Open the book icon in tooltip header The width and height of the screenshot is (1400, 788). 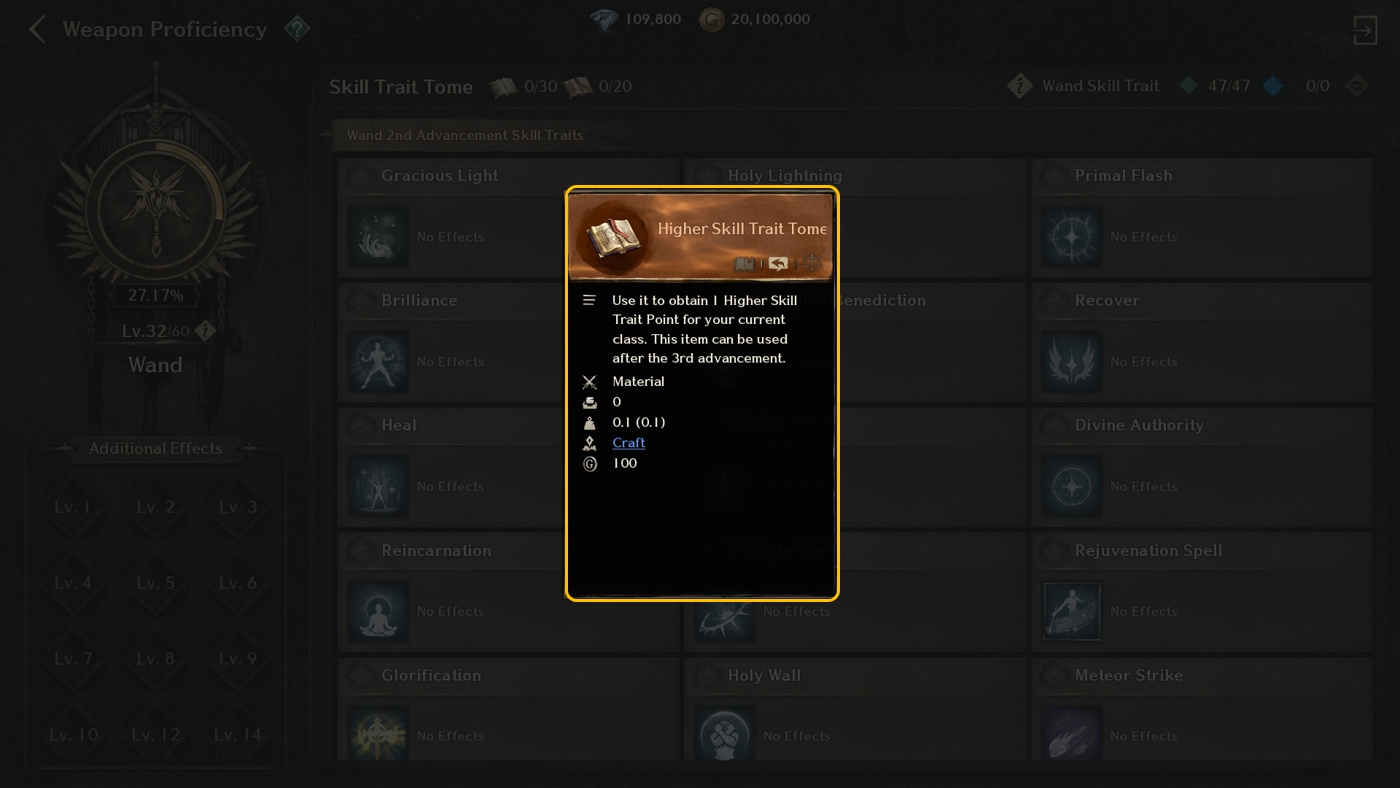click(x=744, y=264)
